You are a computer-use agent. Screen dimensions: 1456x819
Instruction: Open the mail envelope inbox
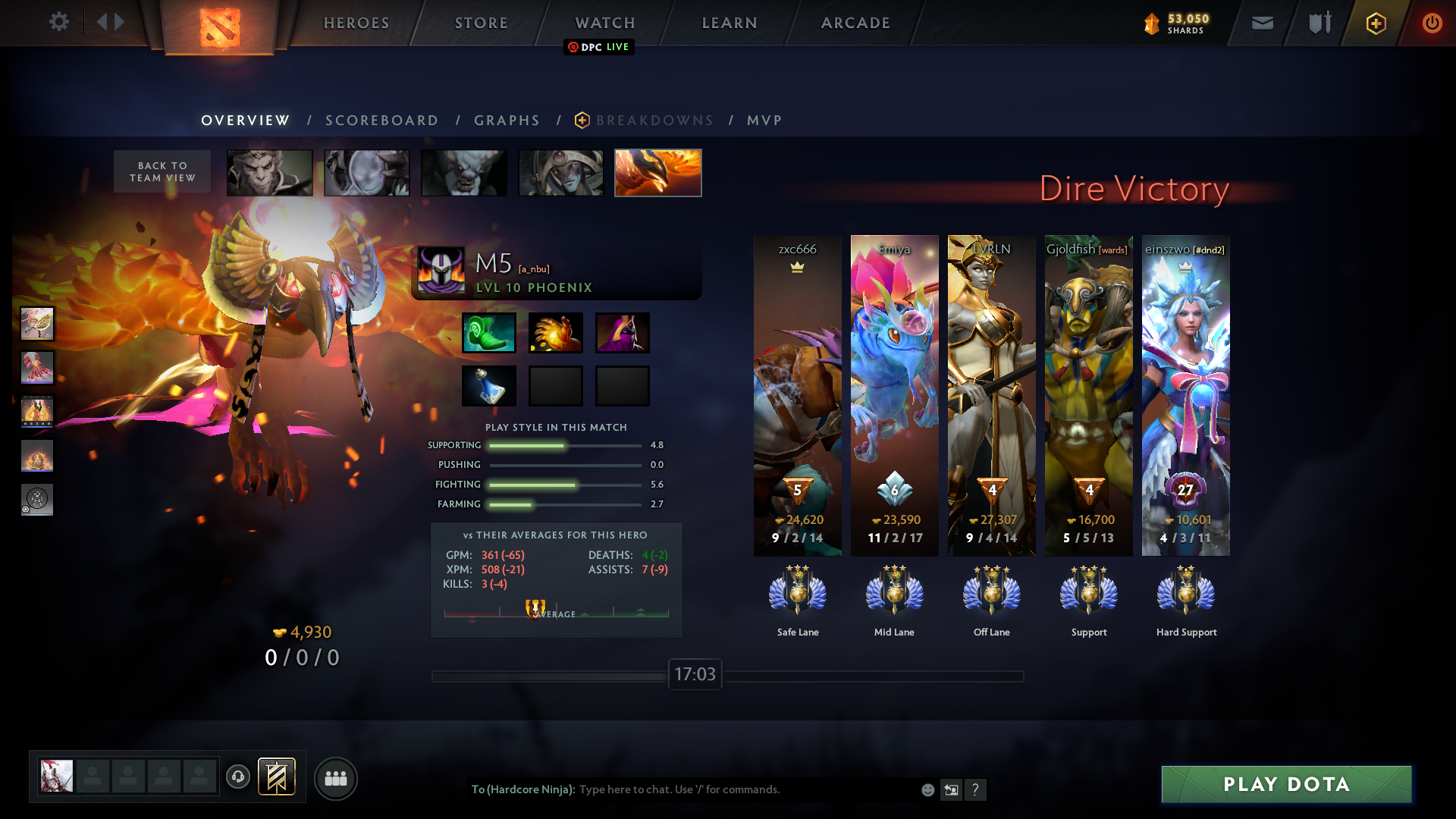click(x=1263, y=23)
